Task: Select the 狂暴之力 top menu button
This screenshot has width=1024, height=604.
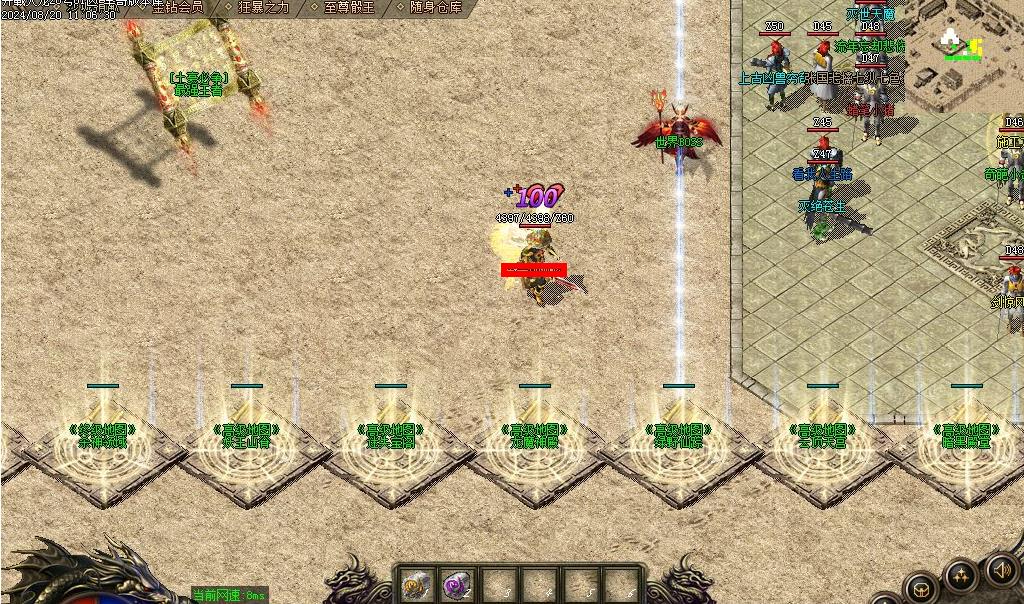Action: coord(264,7)
